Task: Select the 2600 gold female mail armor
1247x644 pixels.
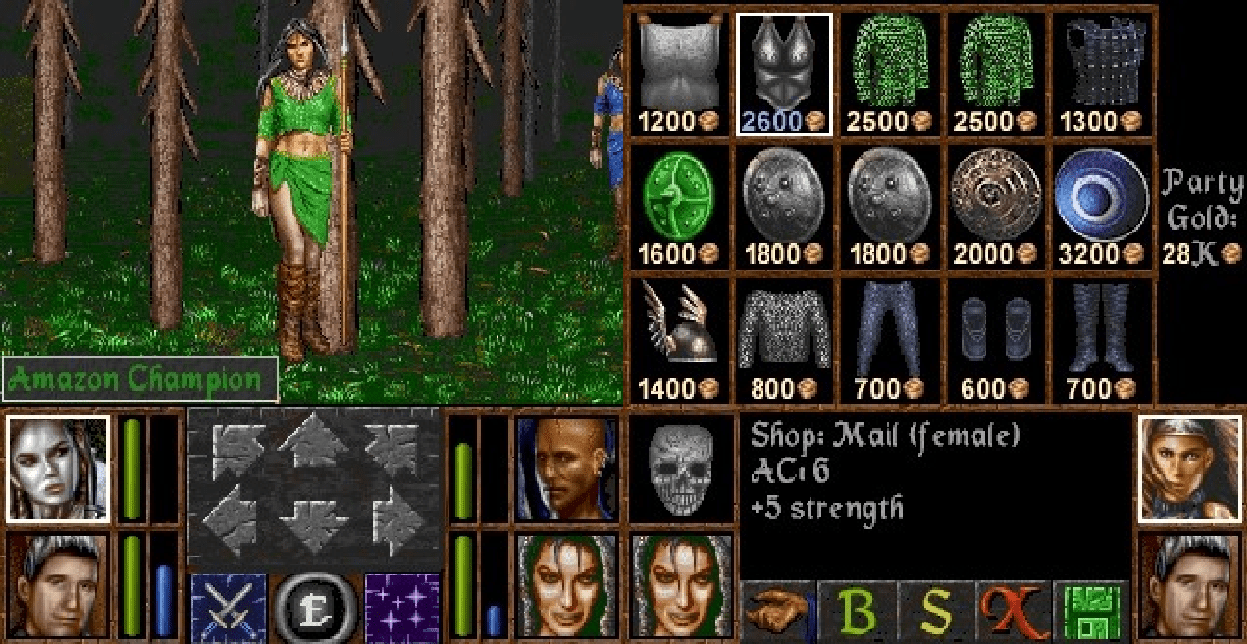Action: [785, 73]
